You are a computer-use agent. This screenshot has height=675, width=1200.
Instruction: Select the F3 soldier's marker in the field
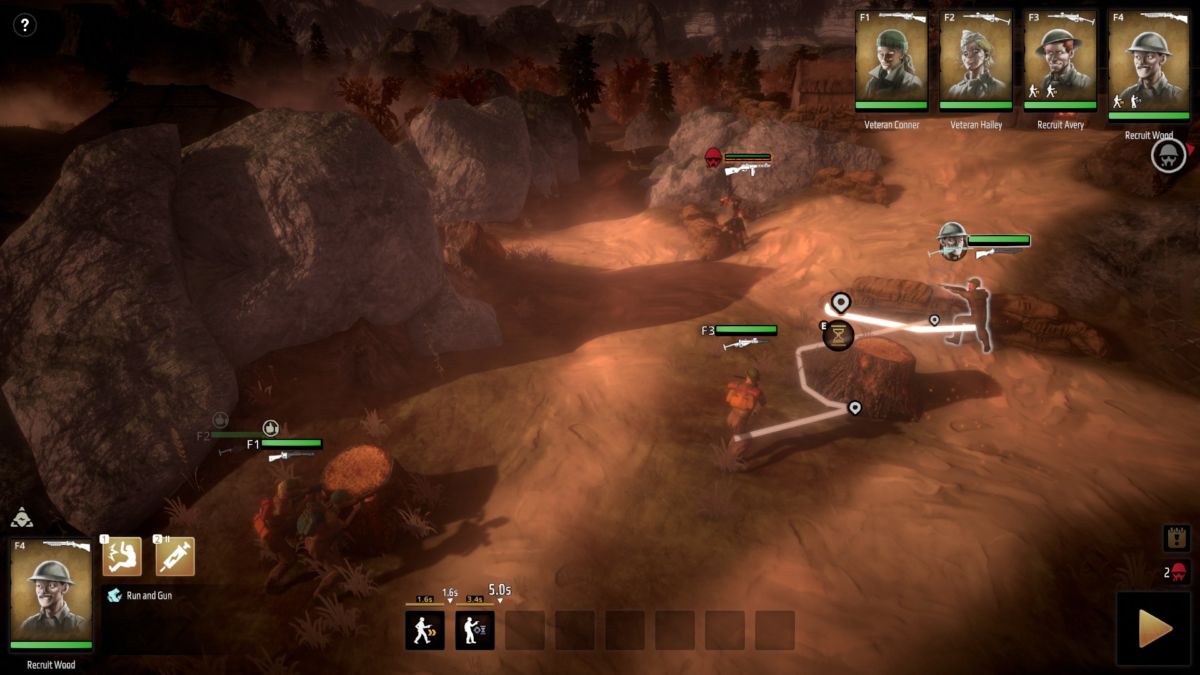coord(740,331)
